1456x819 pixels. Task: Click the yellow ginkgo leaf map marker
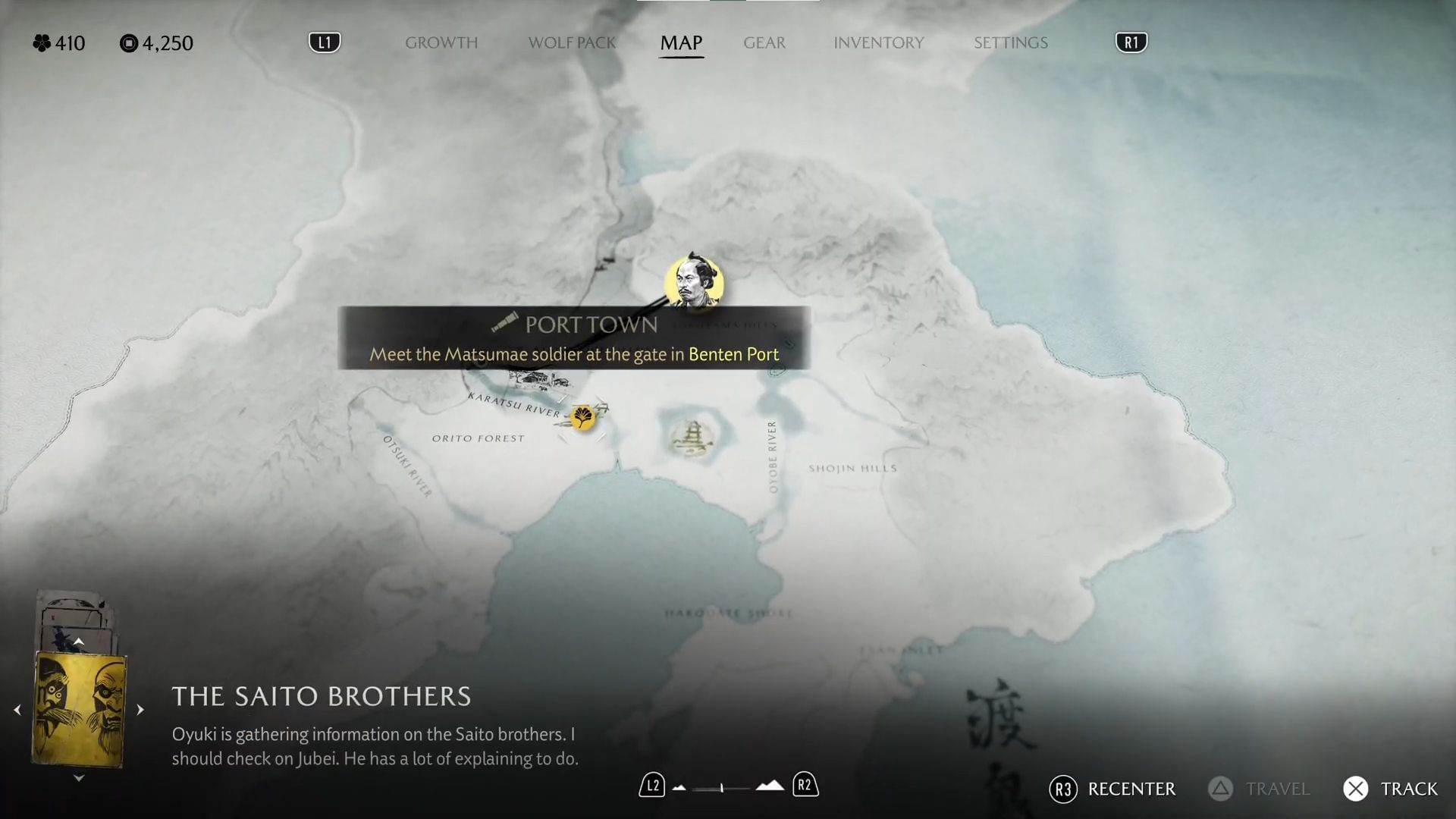point(583,416)
